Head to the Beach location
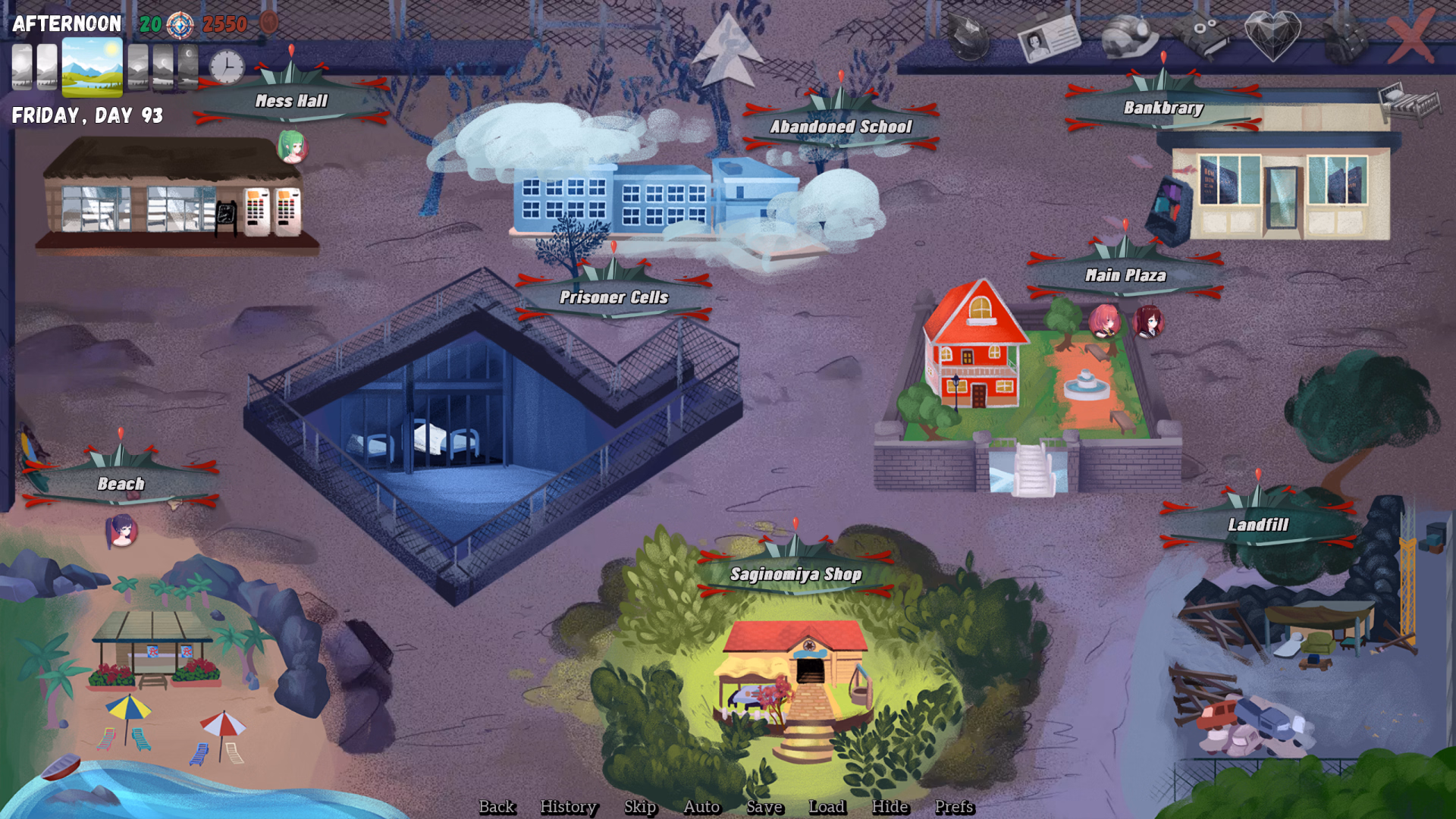The image size is (1456, 819). coord(121,484)
